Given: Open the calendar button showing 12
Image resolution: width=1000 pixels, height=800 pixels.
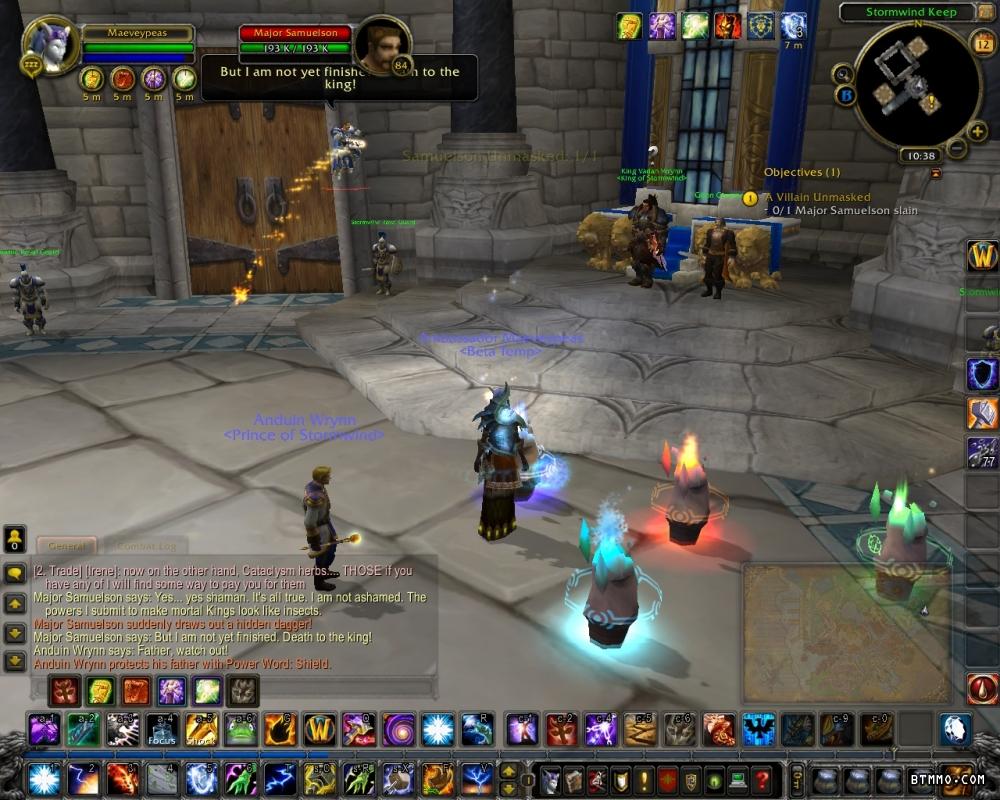Looking at the screenshot, I should tap(981, 42).
